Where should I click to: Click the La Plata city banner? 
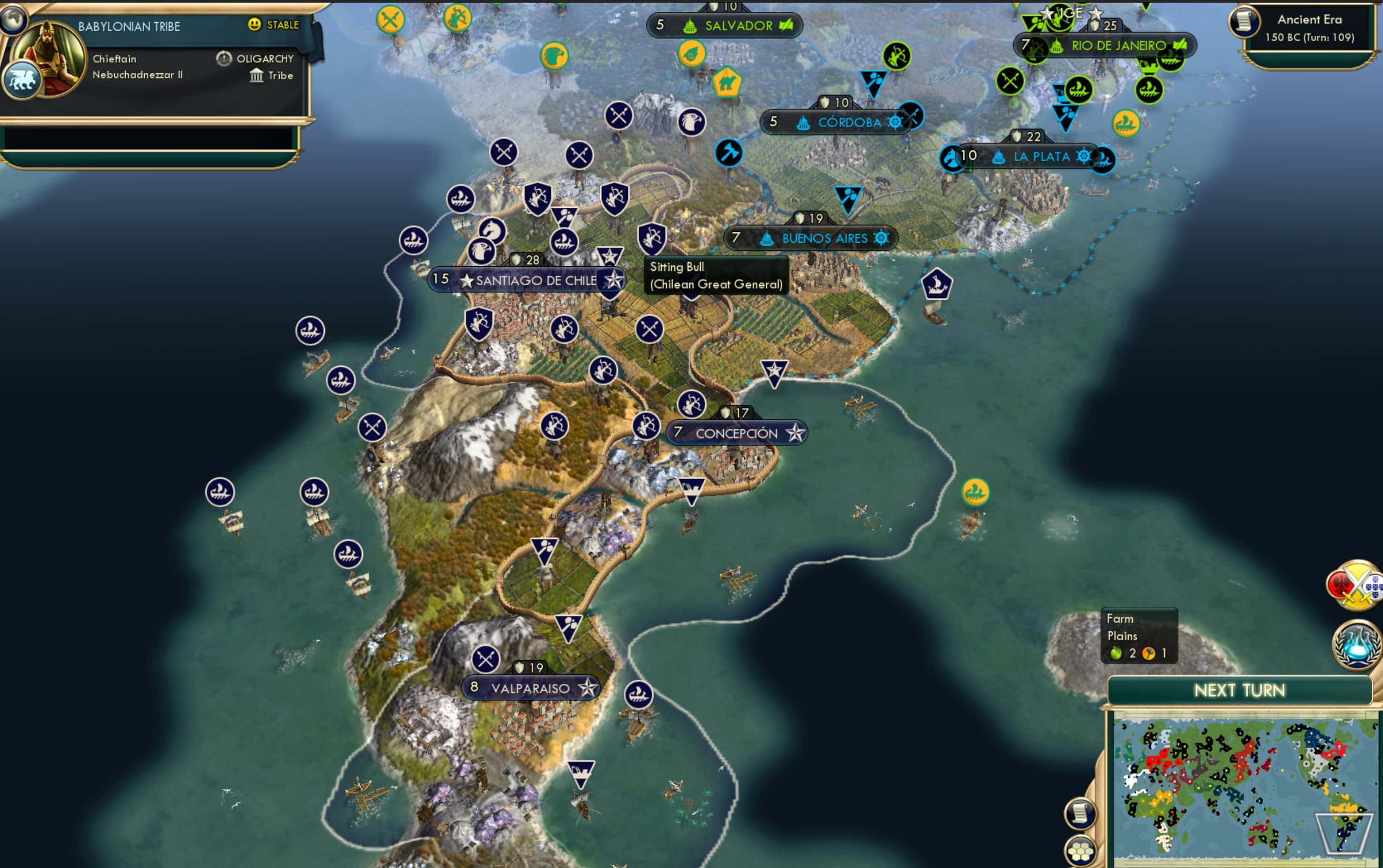(x=1041, y=157)
